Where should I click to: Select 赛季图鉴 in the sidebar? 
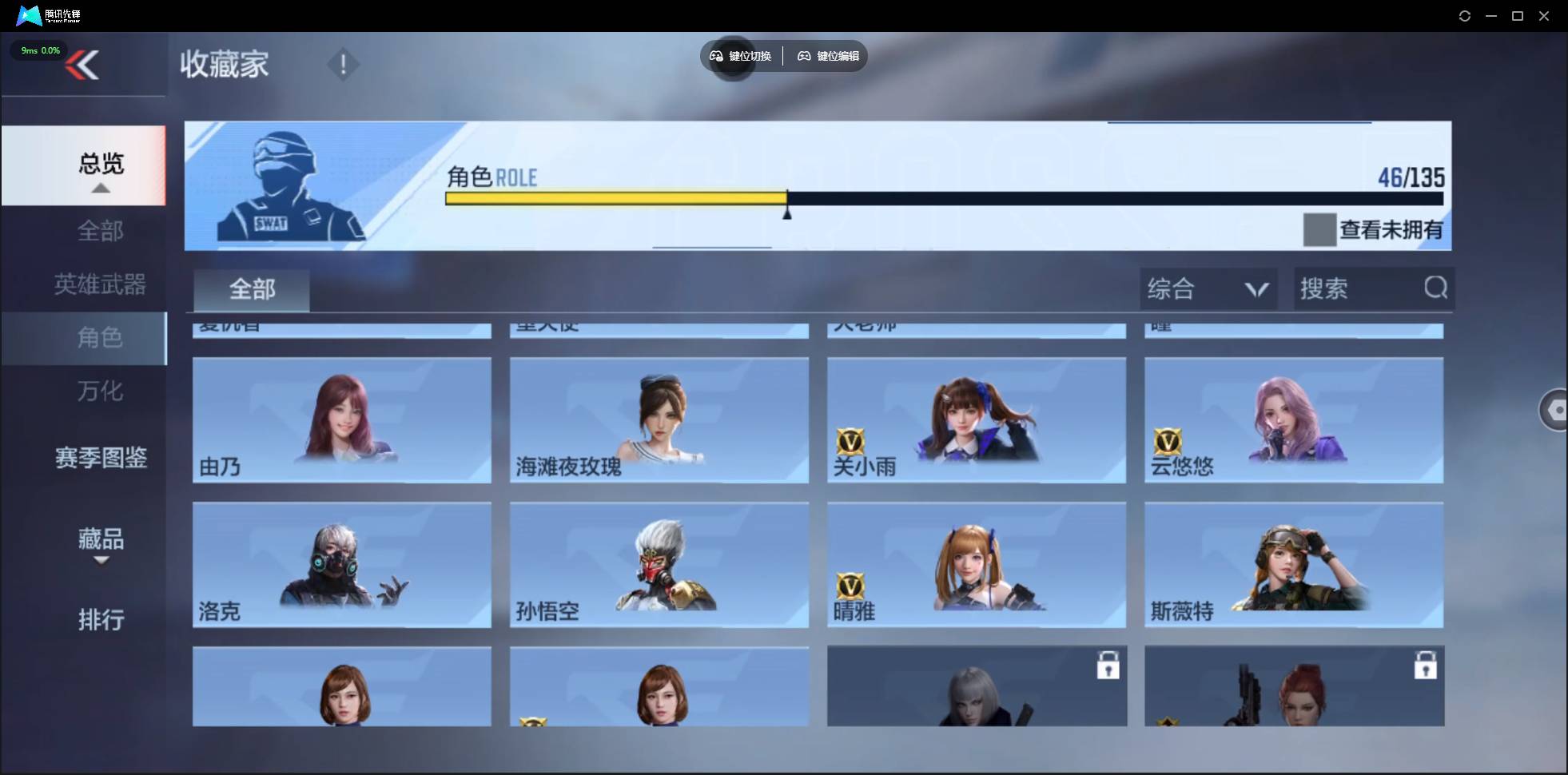click(x=101, y=457)
